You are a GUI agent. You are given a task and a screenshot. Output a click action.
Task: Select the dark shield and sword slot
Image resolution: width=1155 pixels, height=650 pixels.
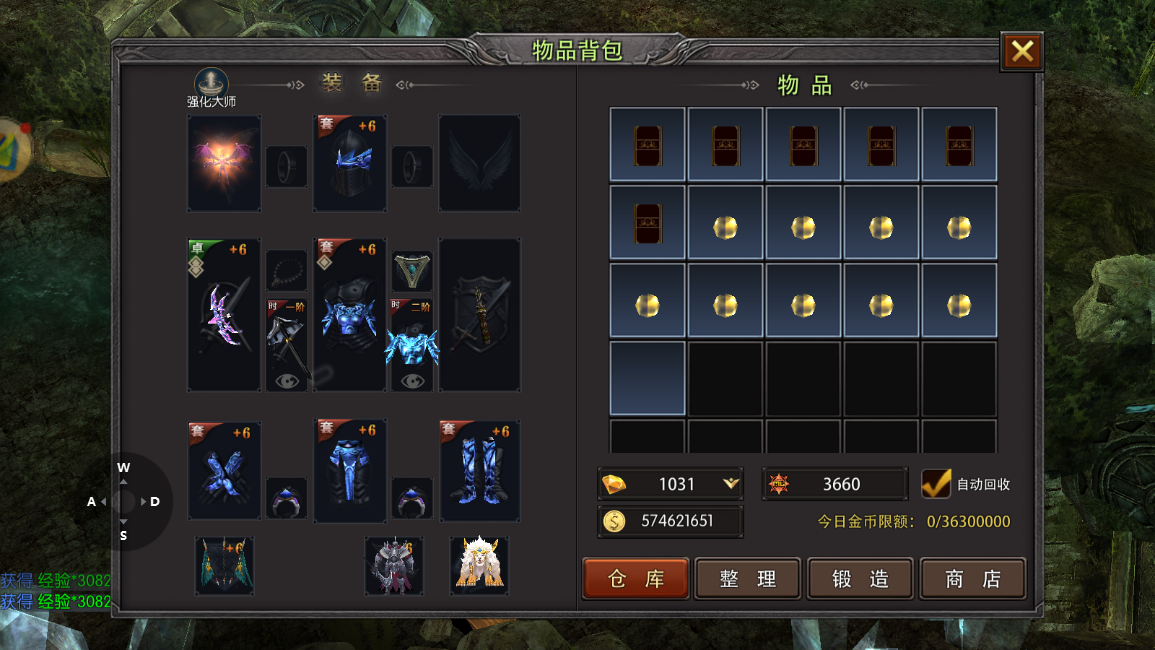(x=480, y=315)
